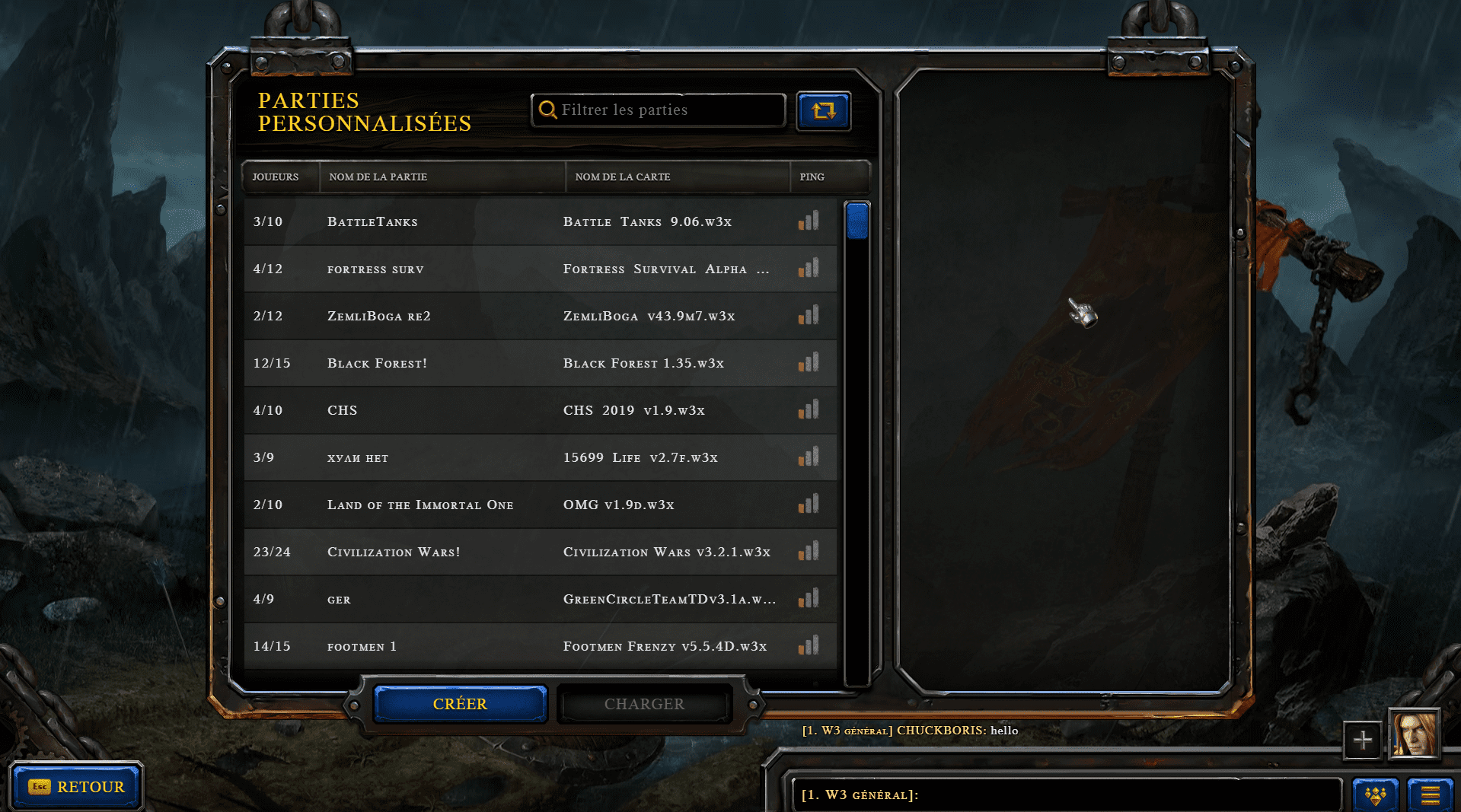Click the chat input field

point(1066,794)
